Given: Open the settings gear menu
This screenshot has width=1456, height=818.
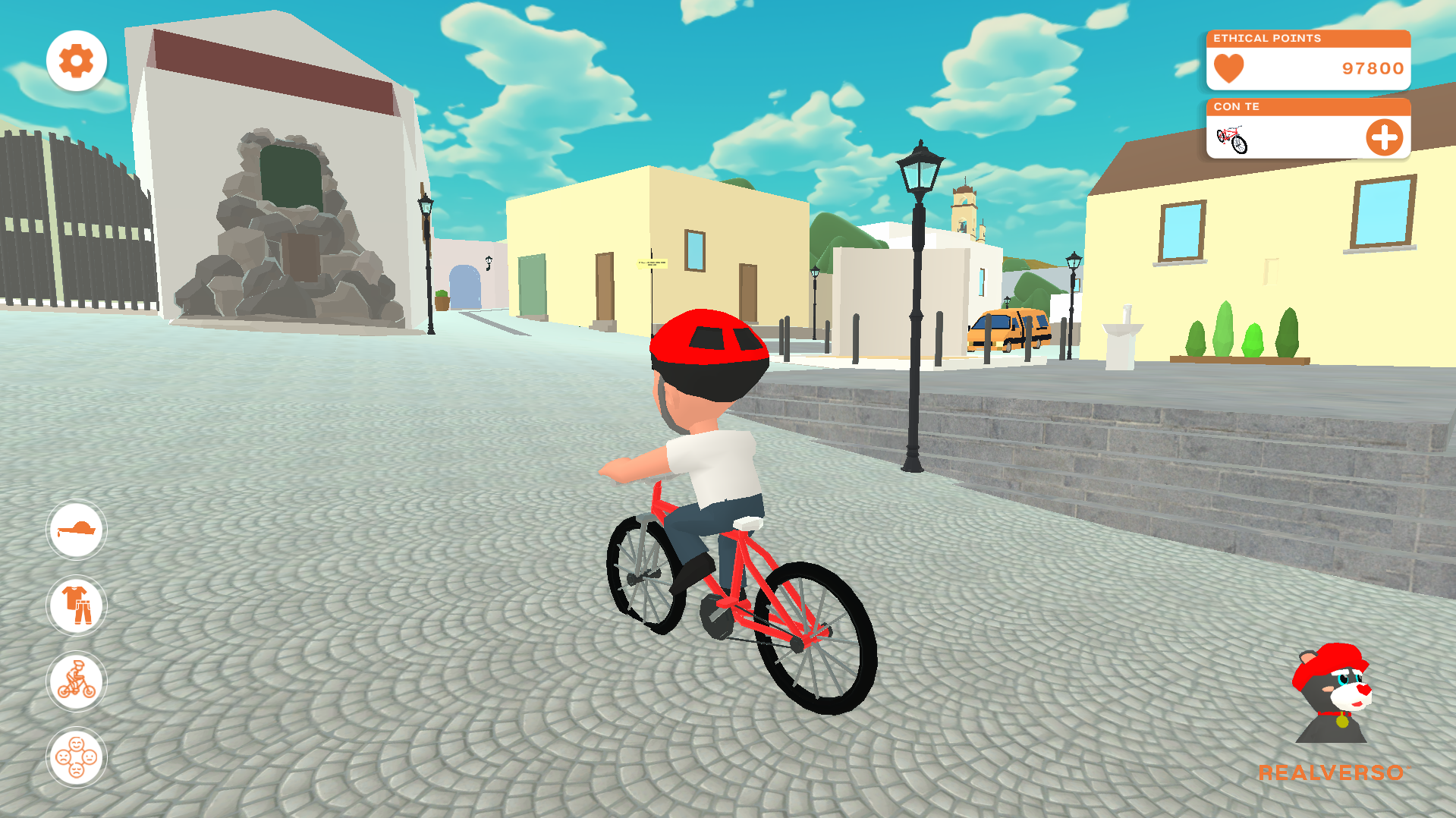Looking at the screenshot, I should [77, 61].
